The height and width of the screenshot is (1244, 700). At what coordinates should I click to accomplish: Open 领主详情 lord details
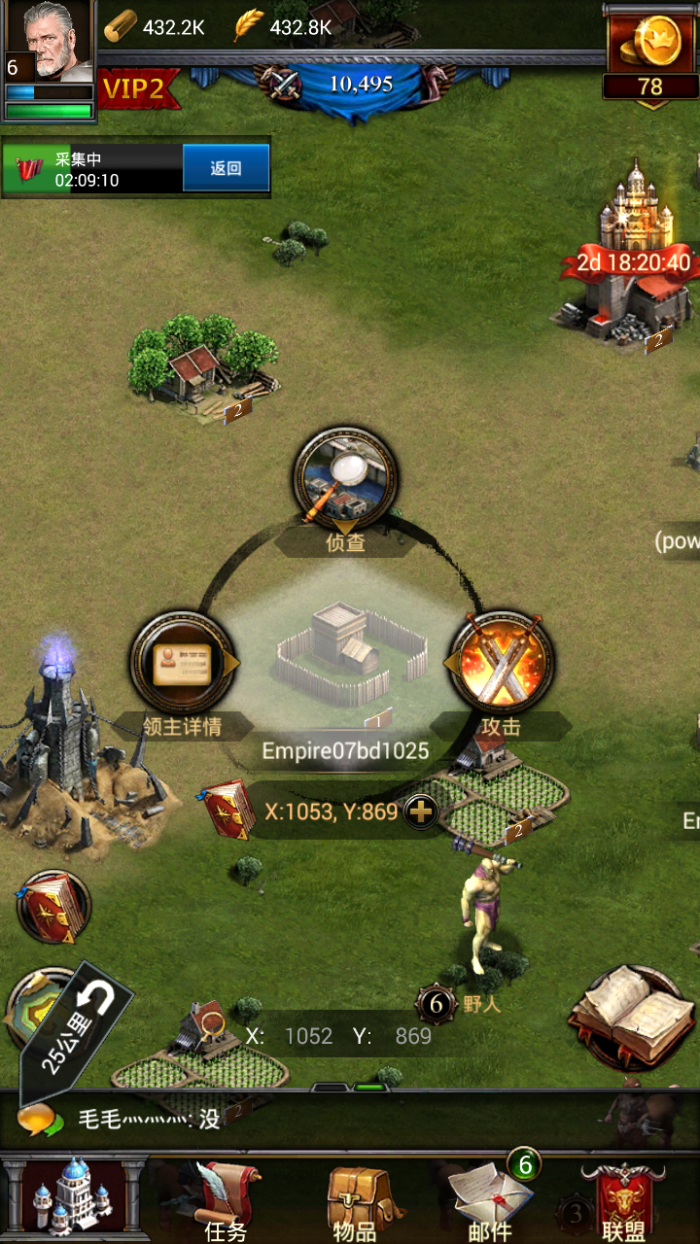pyautogui.click(x=182, y=663)
